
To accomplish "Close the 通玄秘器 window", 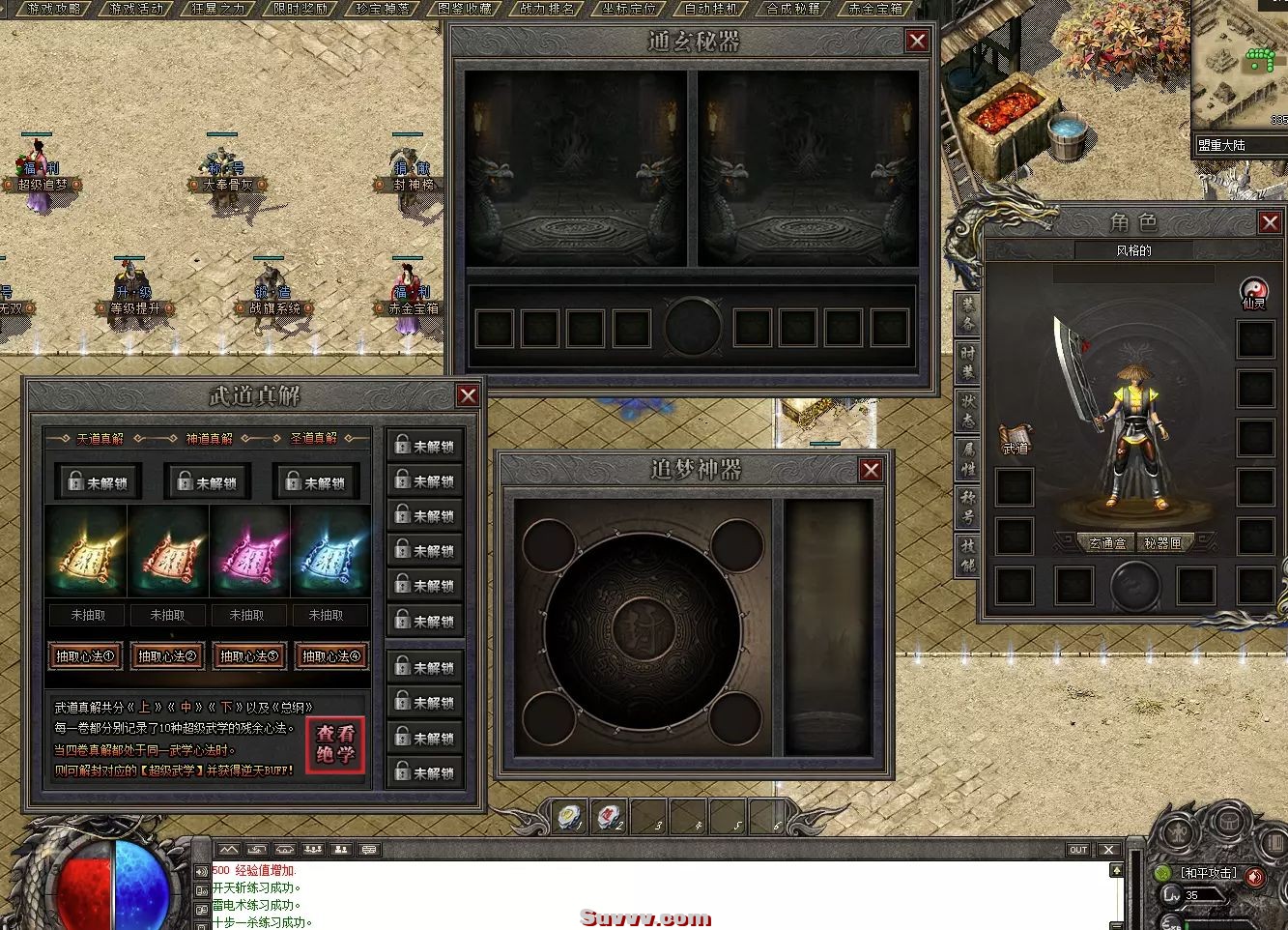I will (x=917, y=41).
